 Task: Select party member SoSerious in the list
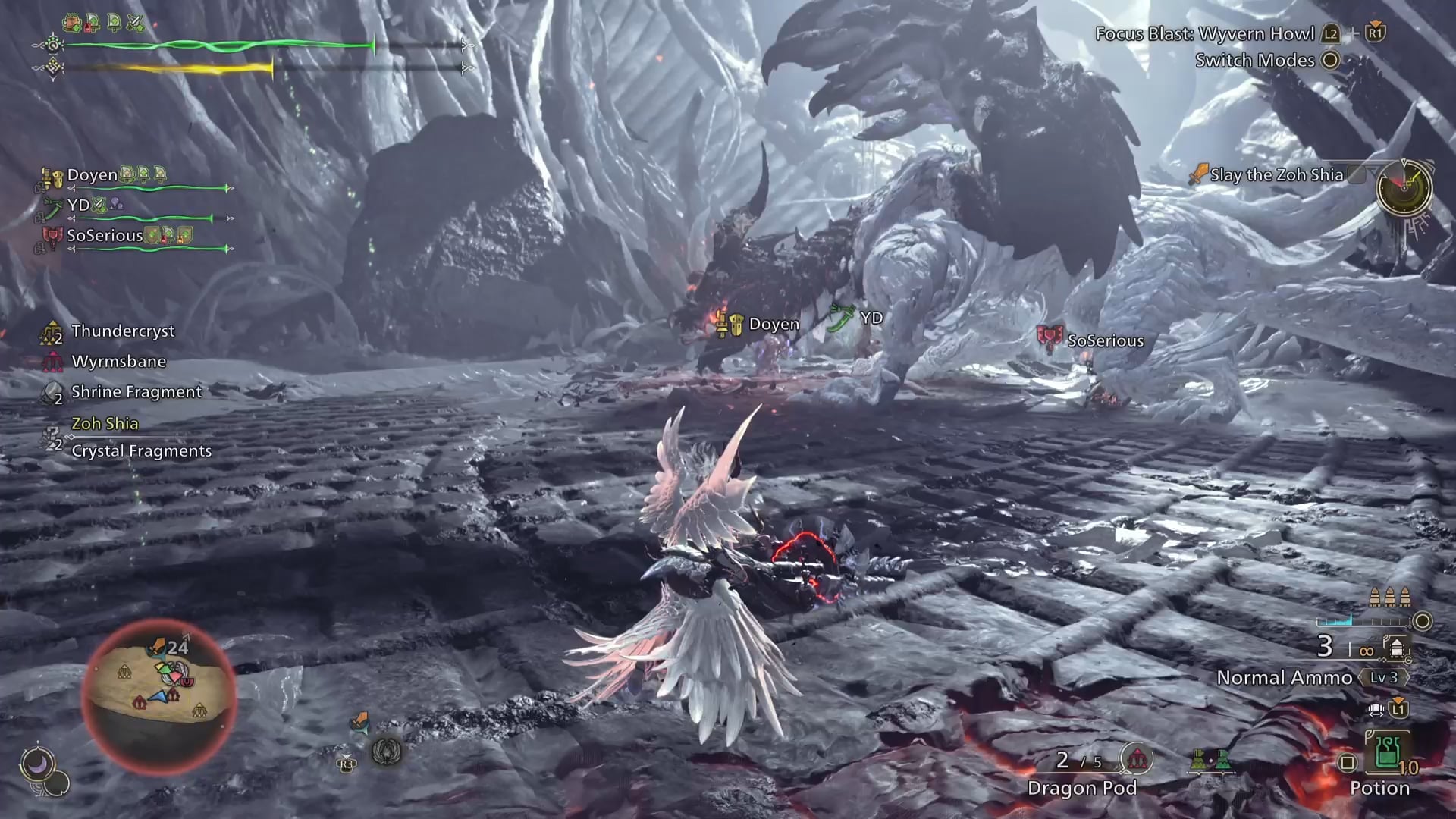105,236
